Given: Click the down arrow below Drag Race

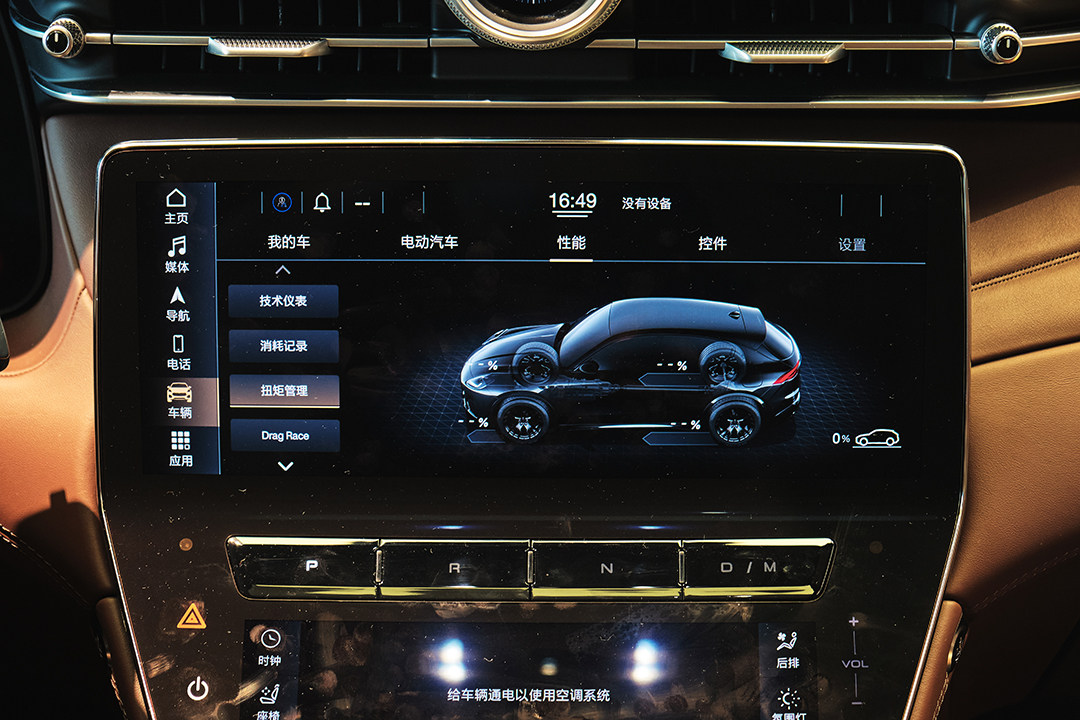Looking at the screenshot, I should click(x=285, y=466).
